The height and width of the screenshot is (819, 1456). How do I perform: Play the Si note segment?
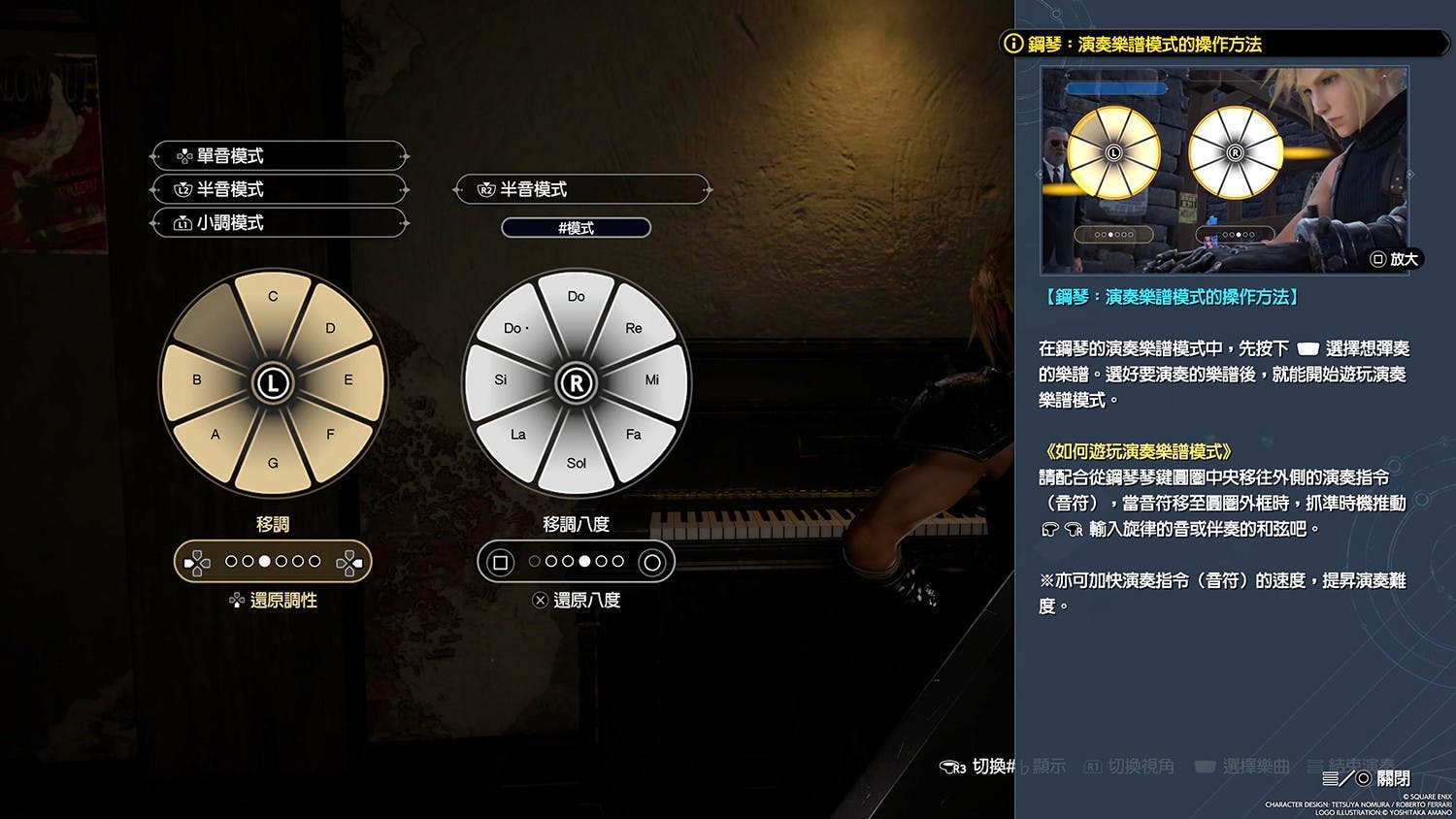501,380
